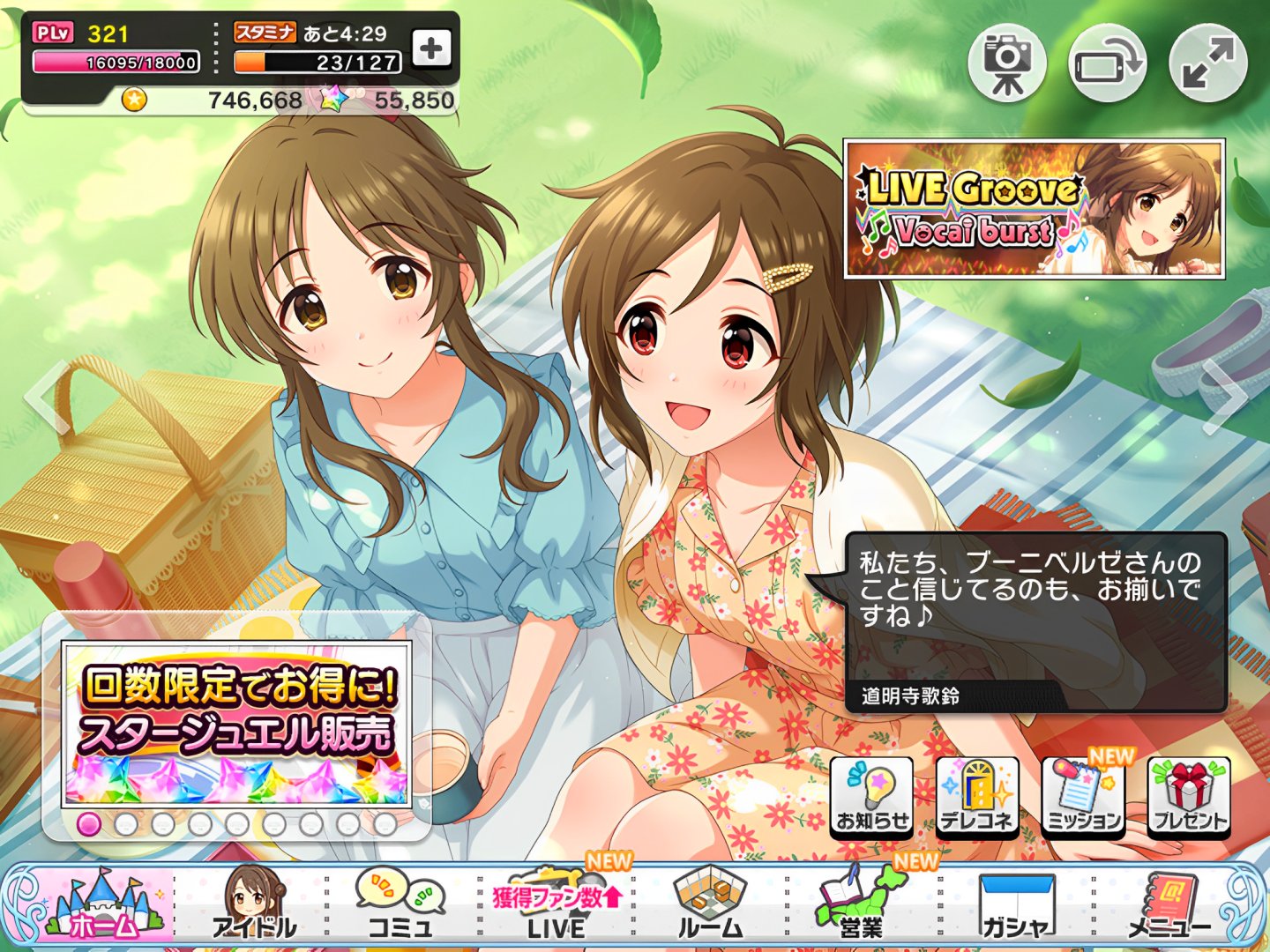
Task: Open the プレゼント gift box
Action: (x=1189, y=796)
